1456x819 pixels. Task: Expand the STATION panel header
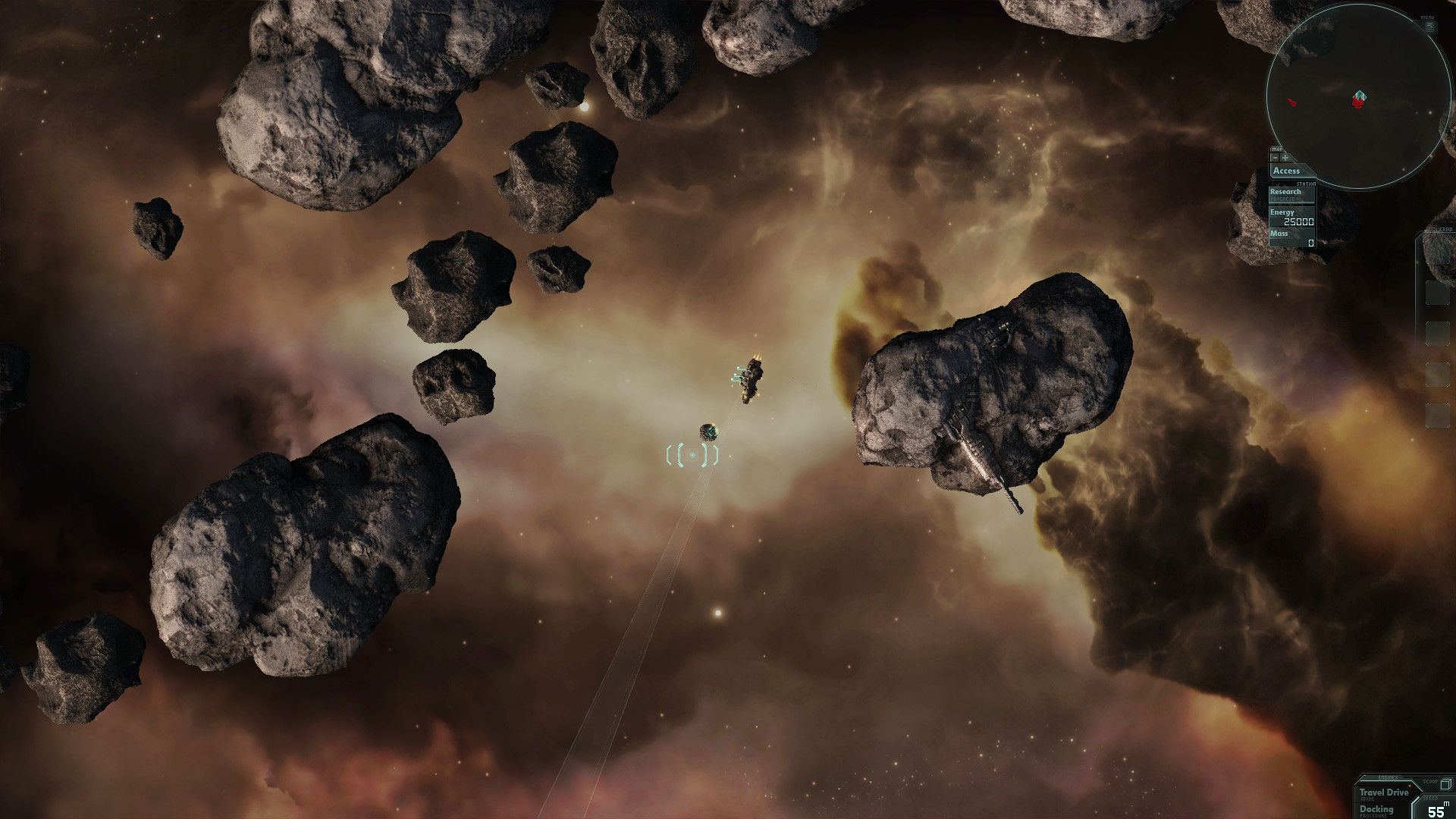pyautogui.click(x=1306, y=184)
